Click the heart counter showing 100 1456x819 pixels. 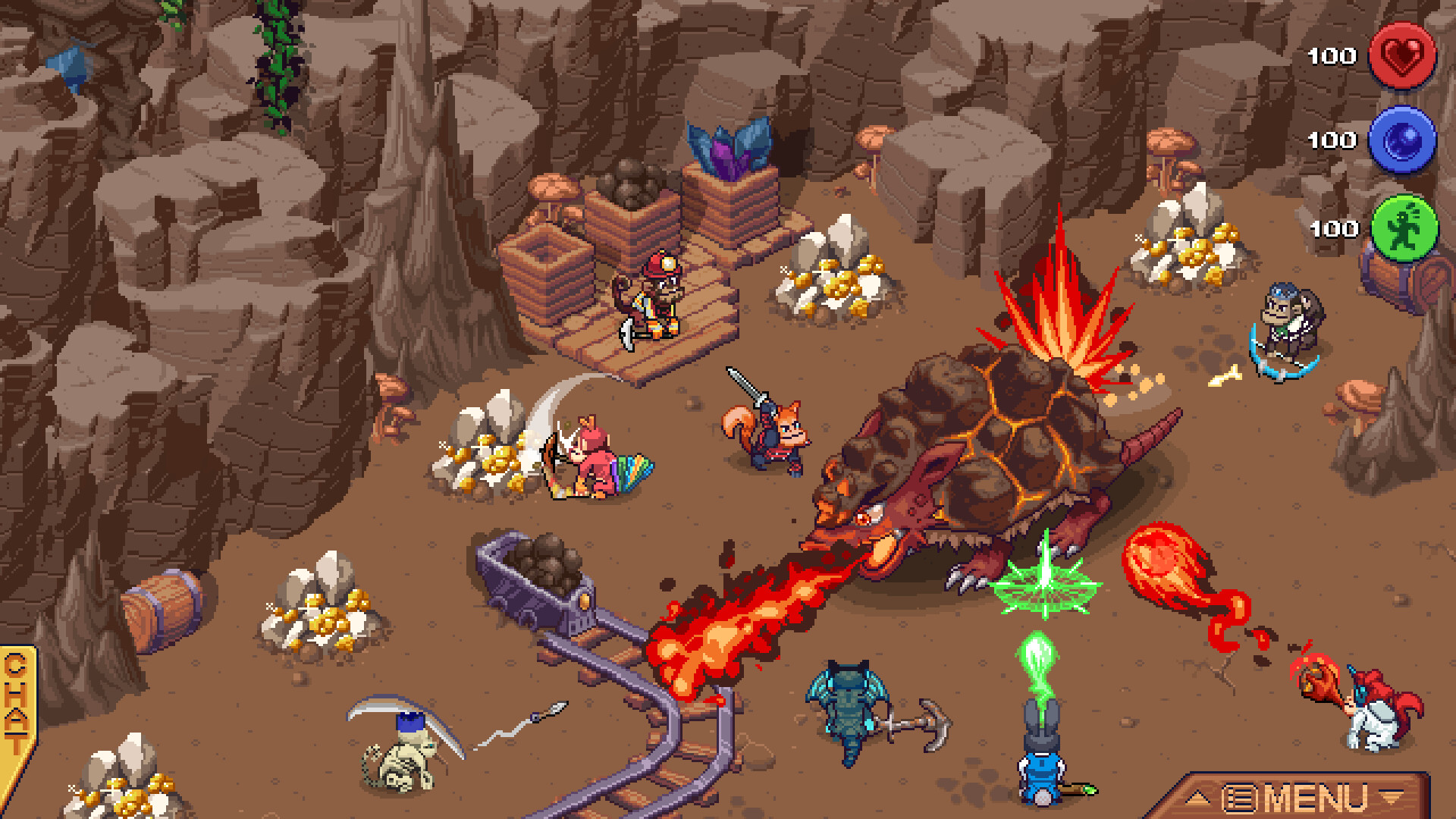1332,56
